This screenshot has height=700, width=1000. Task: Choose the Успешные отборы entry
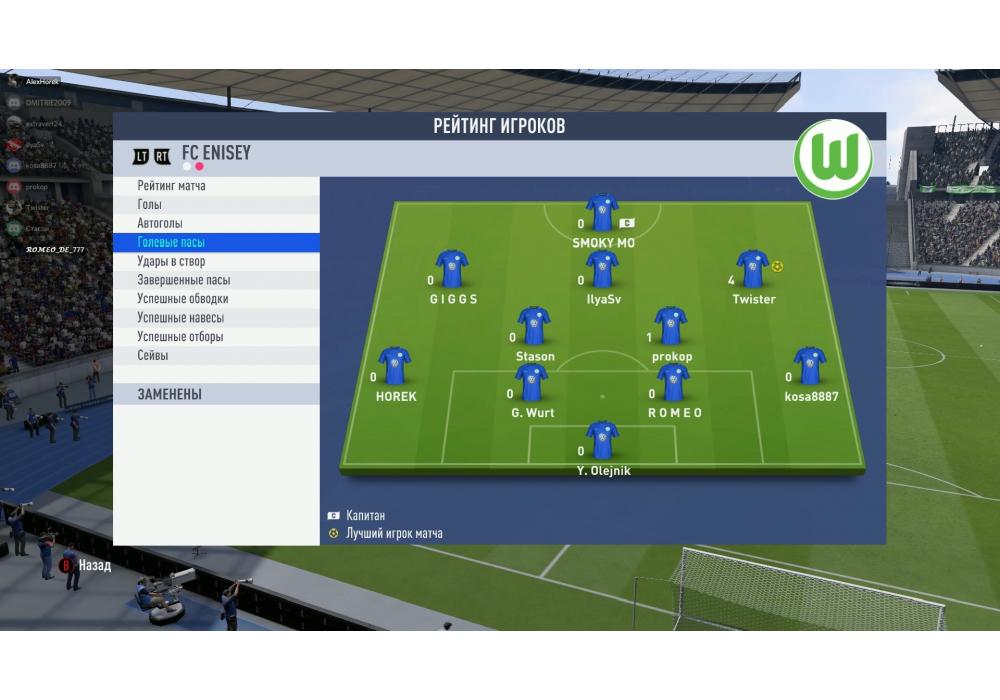180,337
